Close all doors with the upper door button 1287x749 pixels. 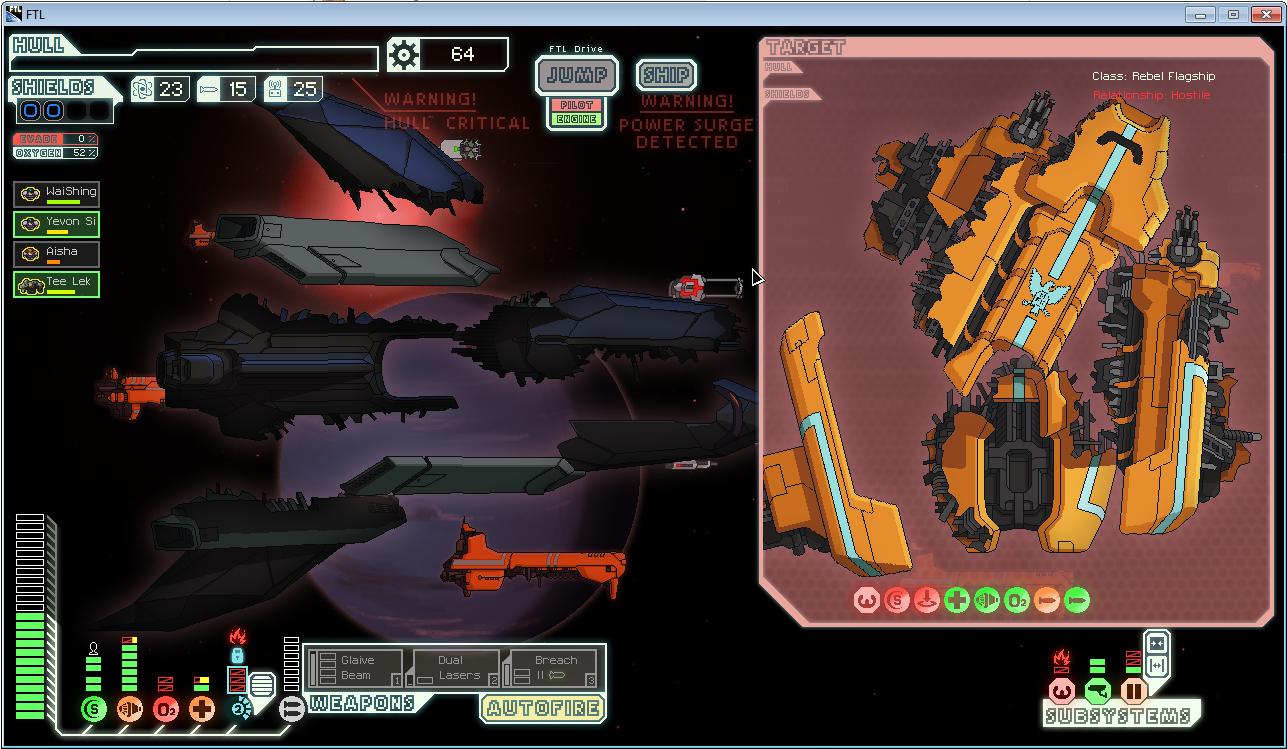point(1157,643)
